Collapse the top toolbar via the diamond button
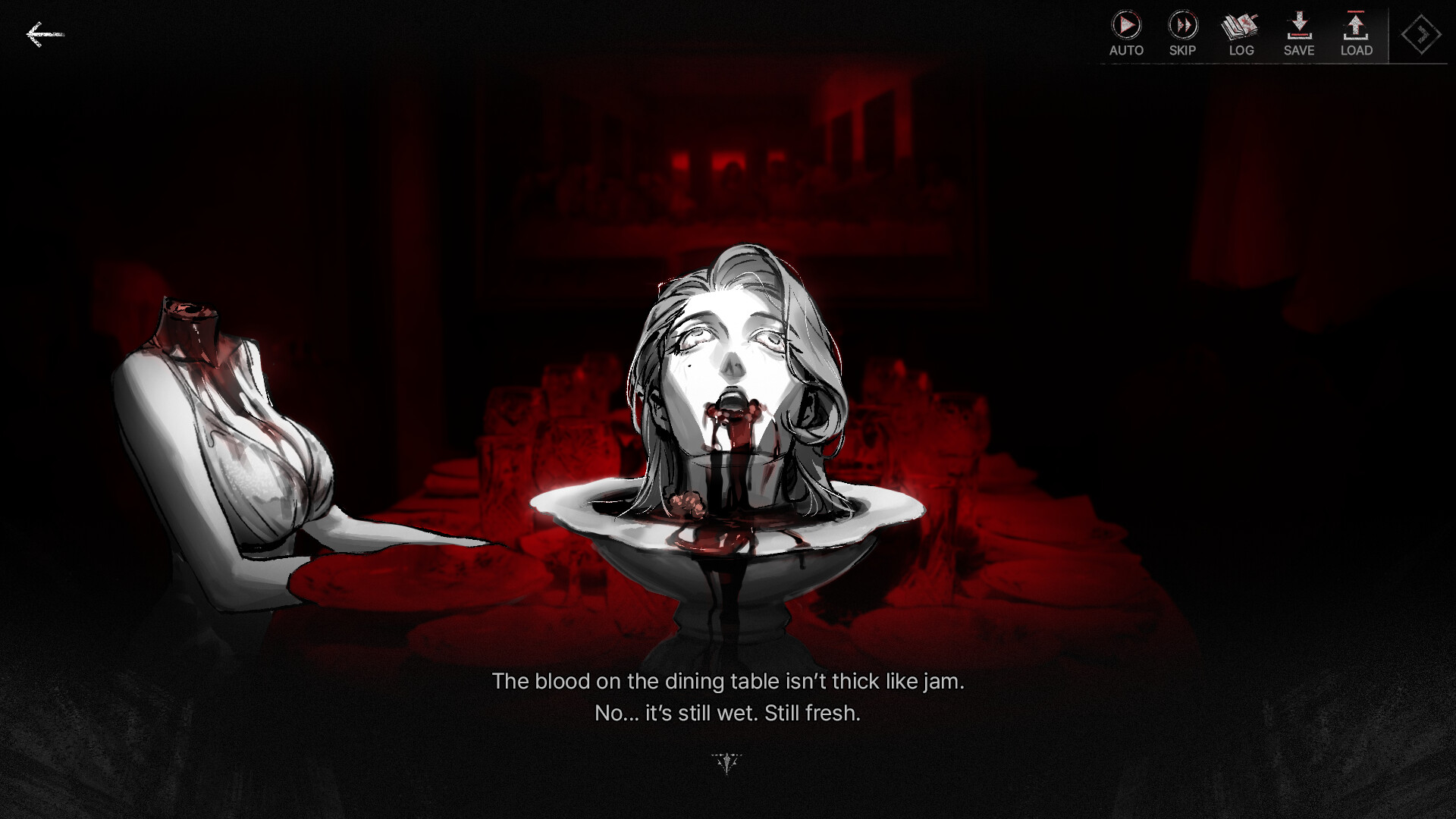Screen dimensions: 1456x819 pyautogui.click(x=1422, y=34)
